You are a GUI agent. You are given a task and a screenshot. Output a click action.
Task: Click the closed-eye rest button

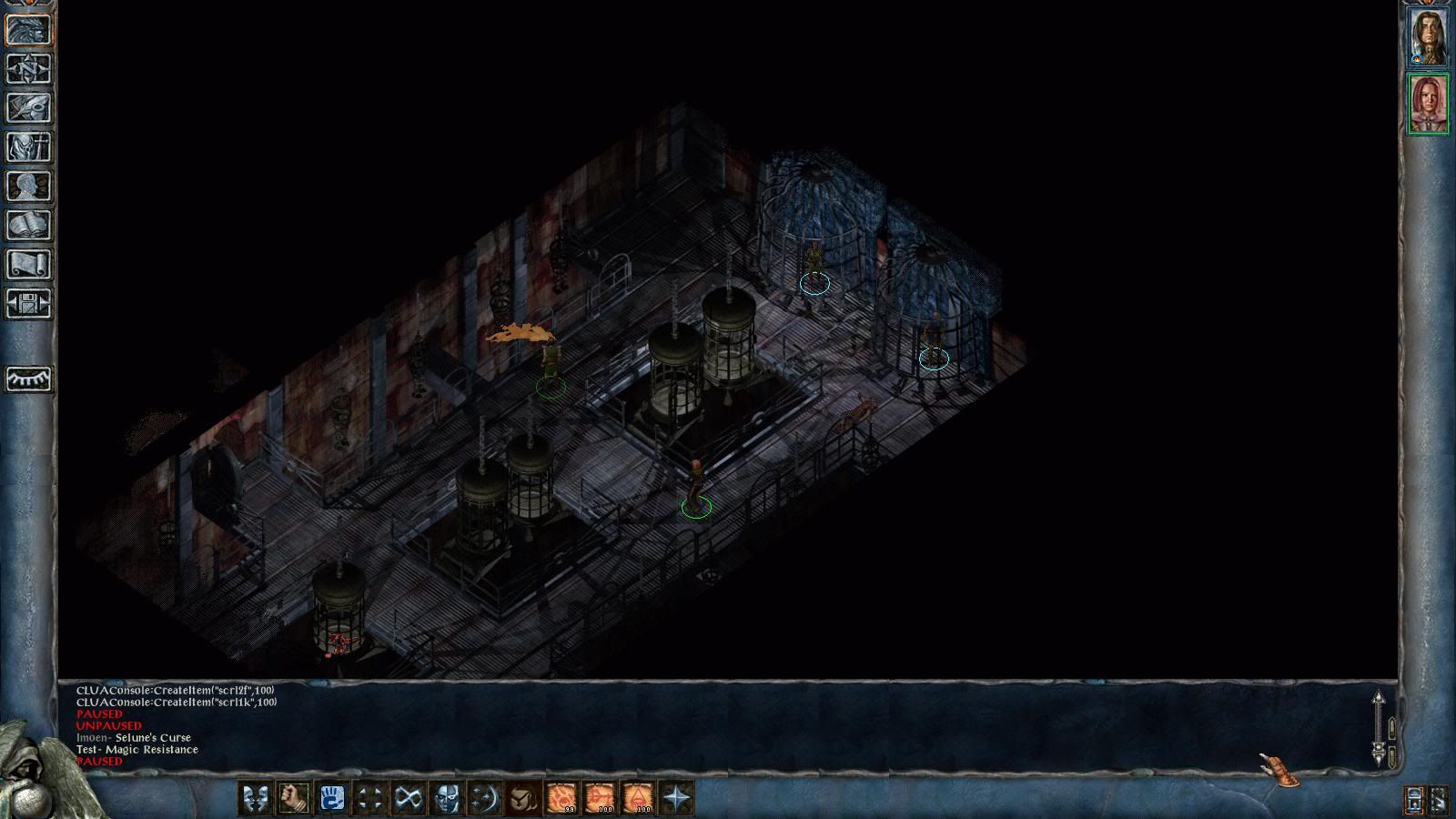click(x=28, y=379)
